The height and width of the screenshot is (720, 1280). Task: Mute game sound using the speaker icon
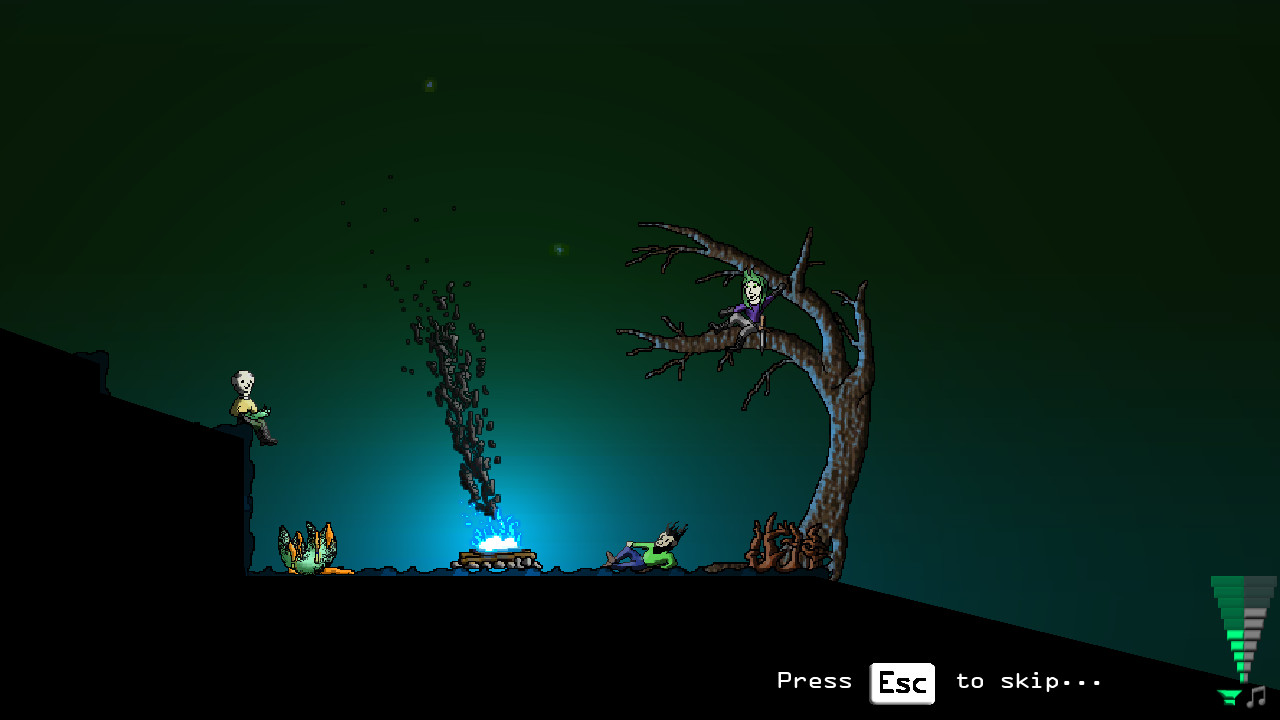point(1229,696)
